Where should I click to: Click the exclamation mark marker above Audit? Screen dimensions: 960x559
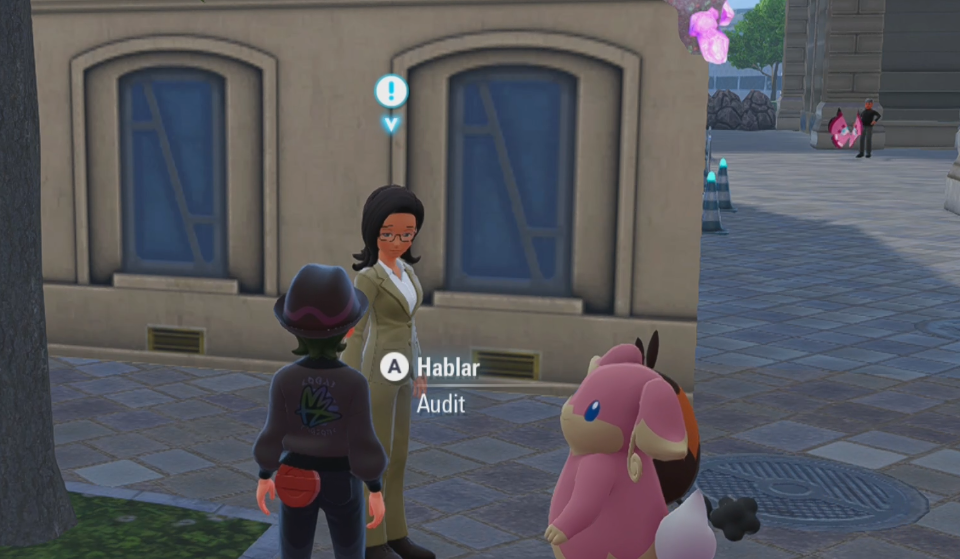(x=391, y=92)
